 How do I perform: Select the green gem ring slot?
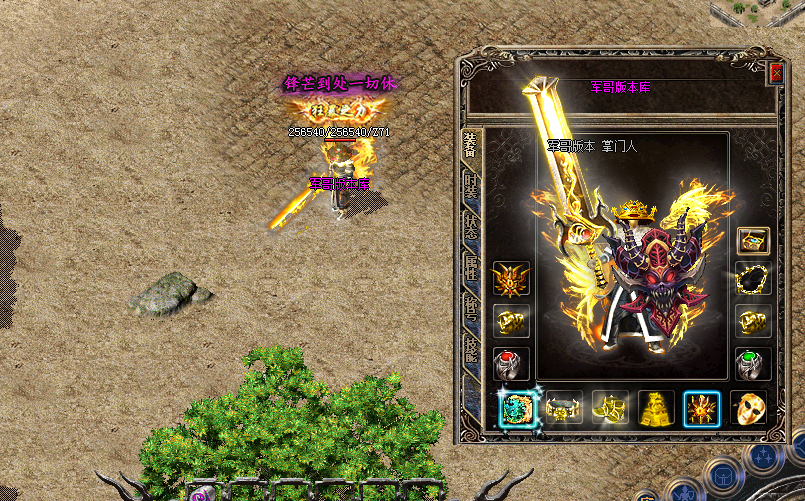[x=754, y=363]
